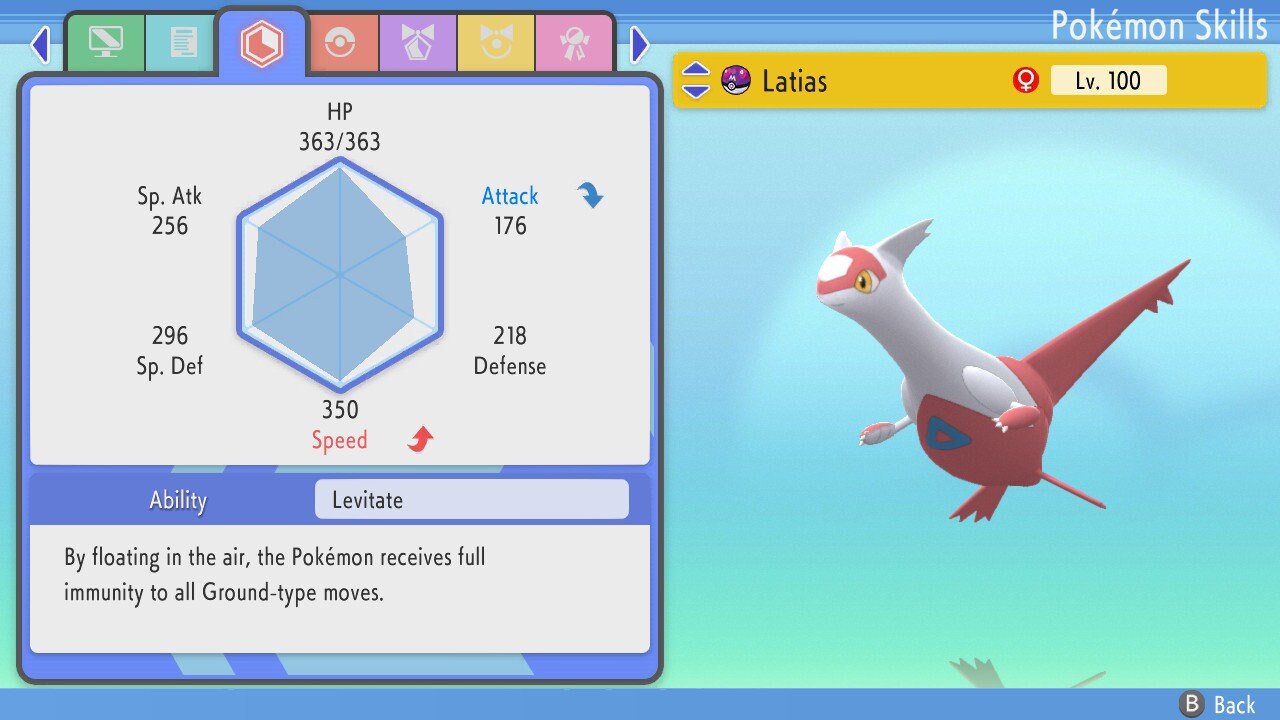Open the teal document notes tab
Image resolution: width=1280 pixels, height=720 pixels.
tap(182, 43)
